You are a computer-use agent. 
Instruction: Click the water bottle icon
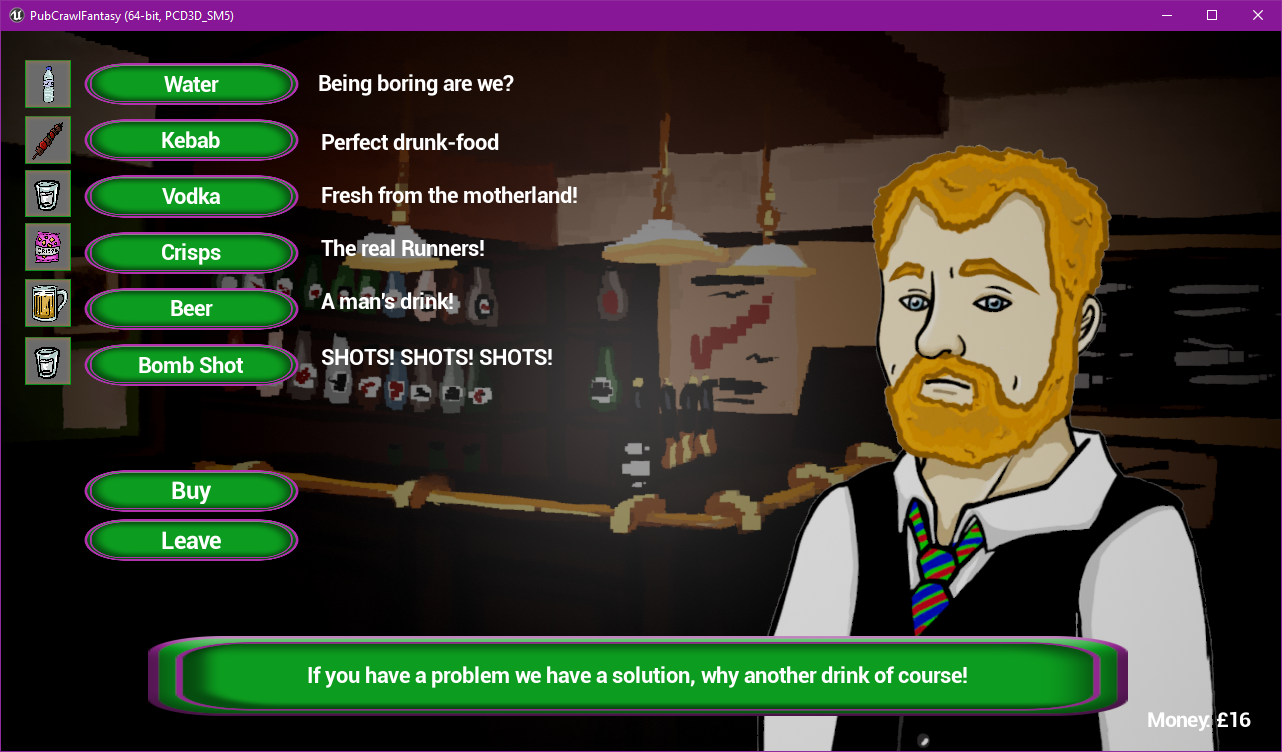tap(47, 84)
